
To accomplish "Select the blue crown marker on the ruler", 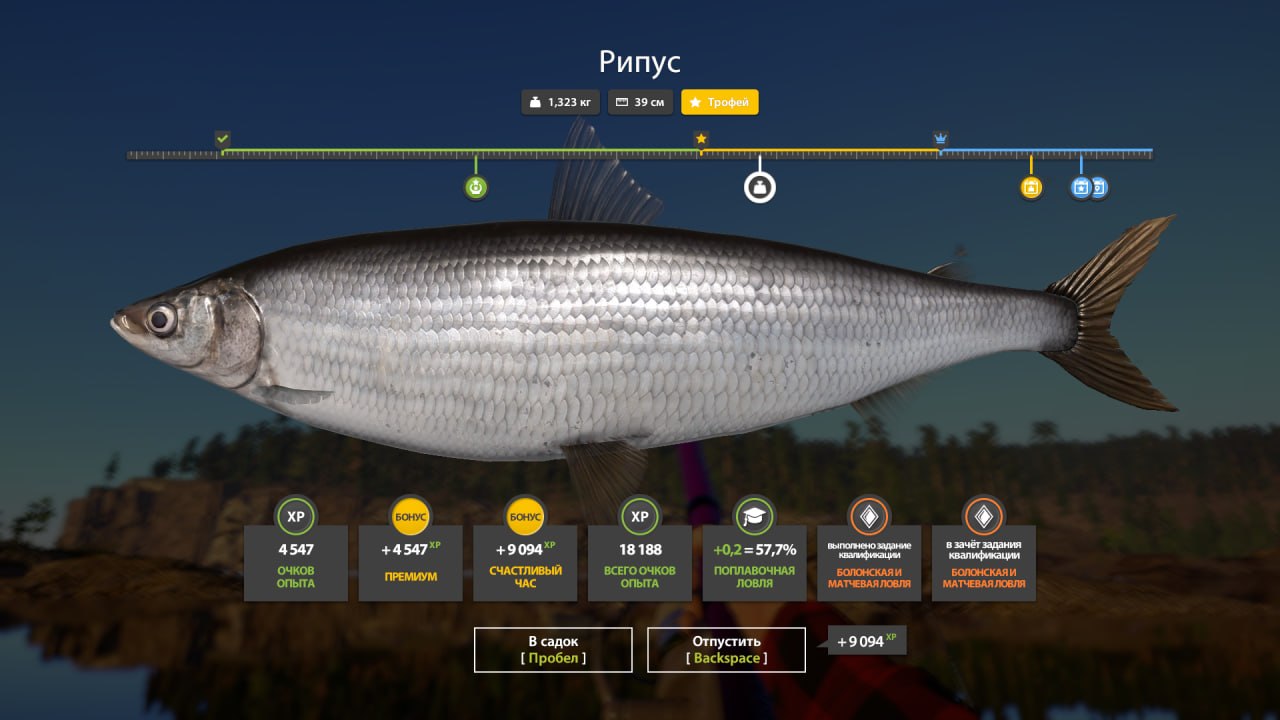I will (938, 140).
